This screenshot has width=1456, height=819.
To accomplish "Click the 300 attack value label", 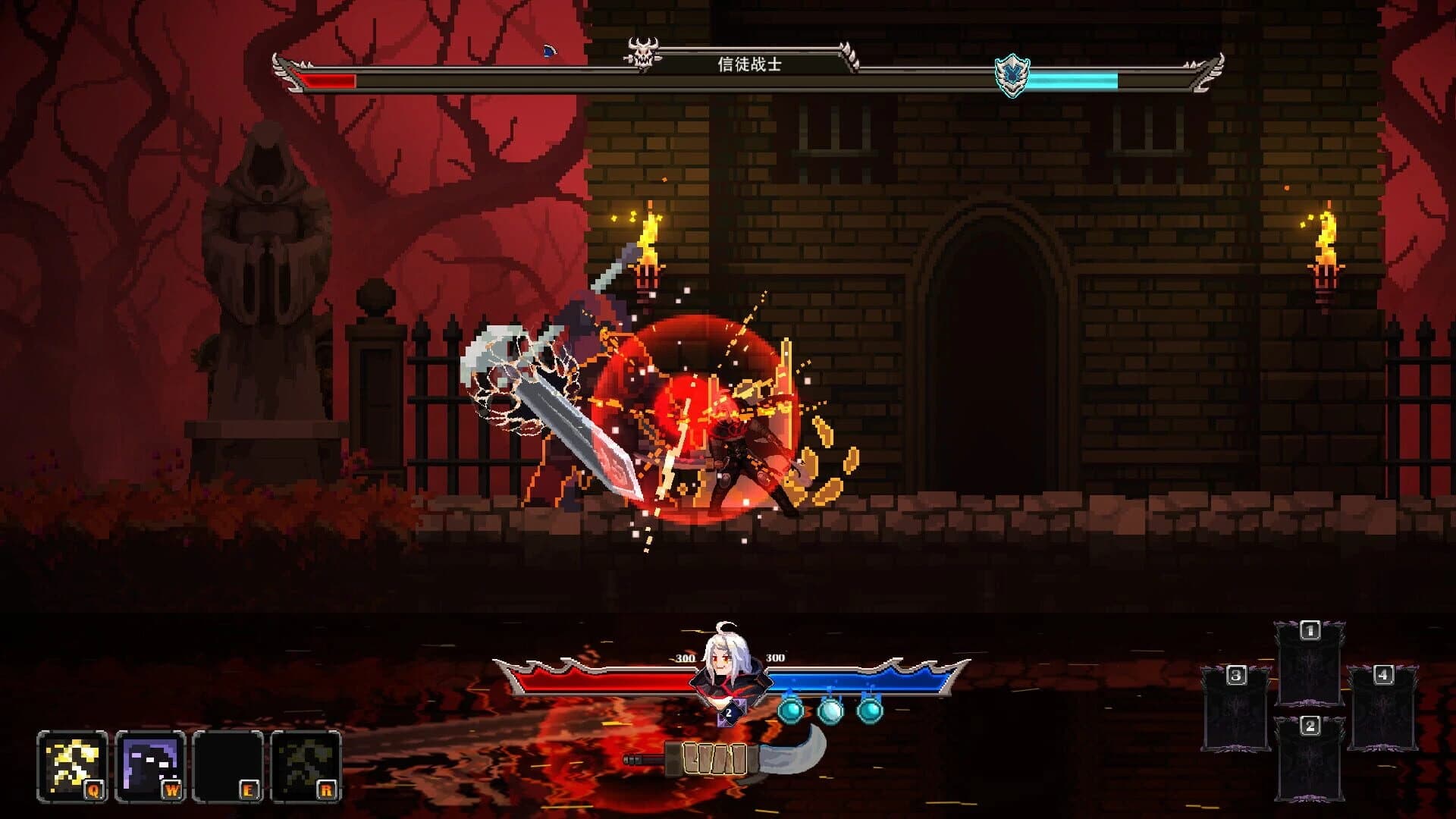I will tap(686, 657).
